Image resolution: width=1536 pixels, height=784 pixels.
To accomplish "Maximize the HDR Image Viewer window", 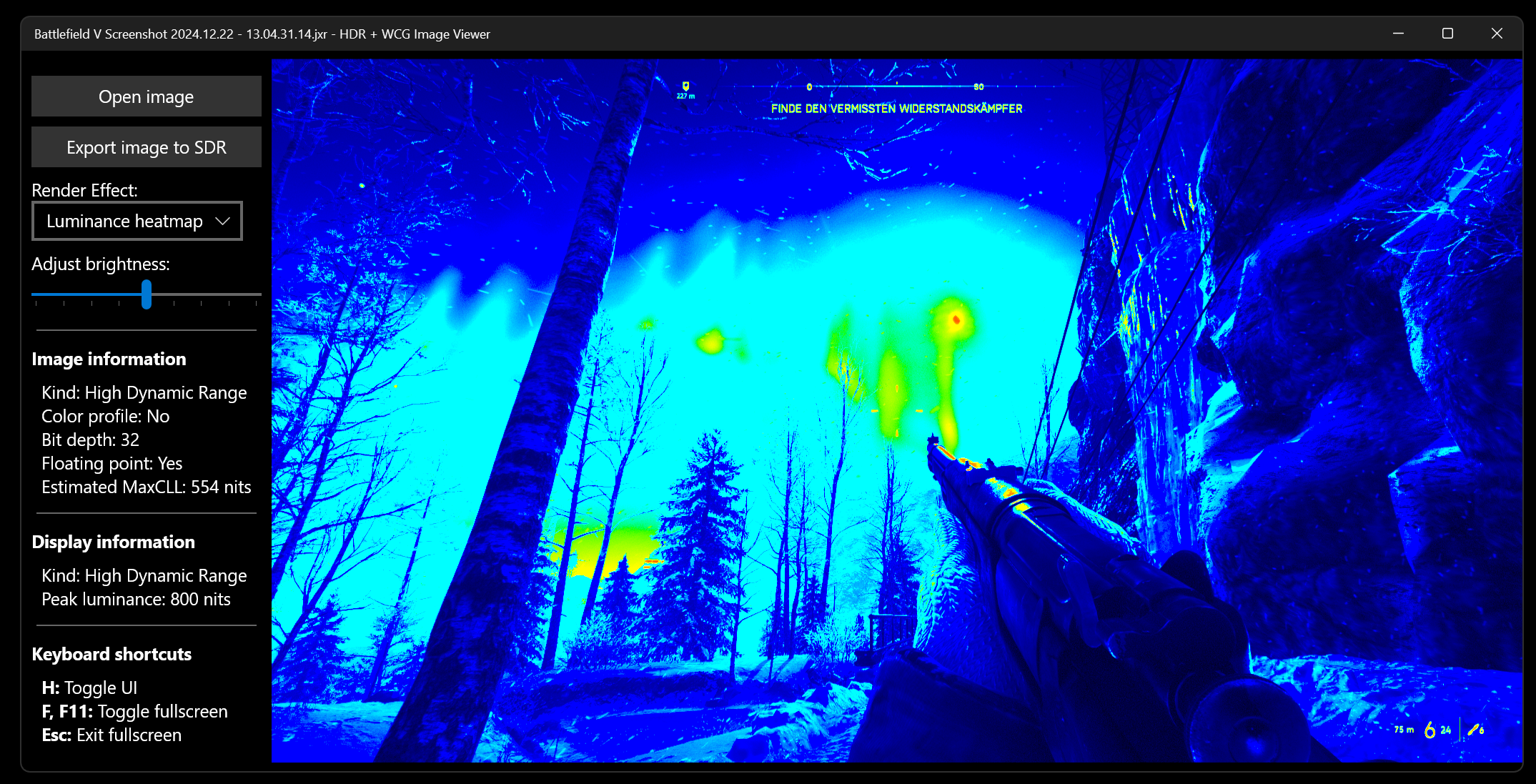I will click(1446, 33).
